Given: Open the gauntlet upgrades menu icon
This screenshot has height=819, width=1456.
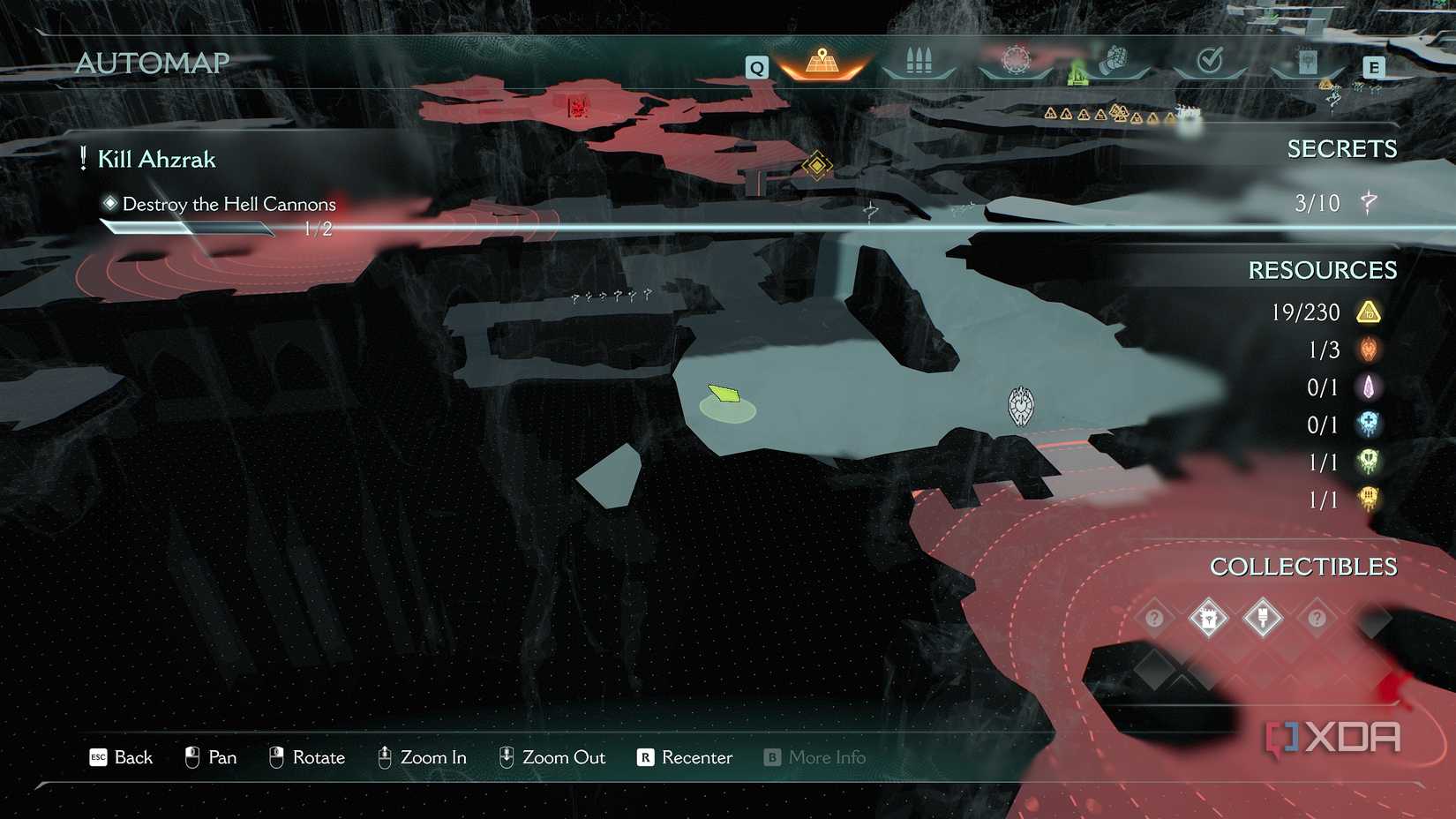Looking at the screenshot, I should tap(1114, 60).
